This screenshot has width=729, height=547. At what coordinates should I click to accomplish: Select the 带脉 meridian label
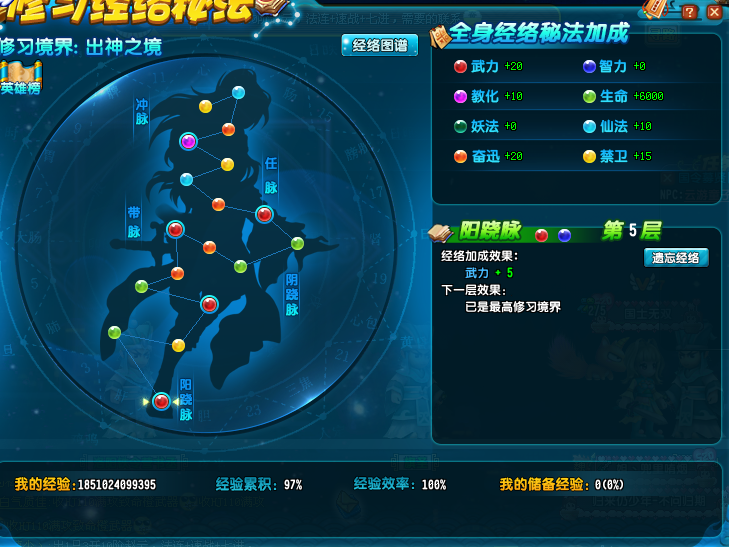click(x=133, y=222)
